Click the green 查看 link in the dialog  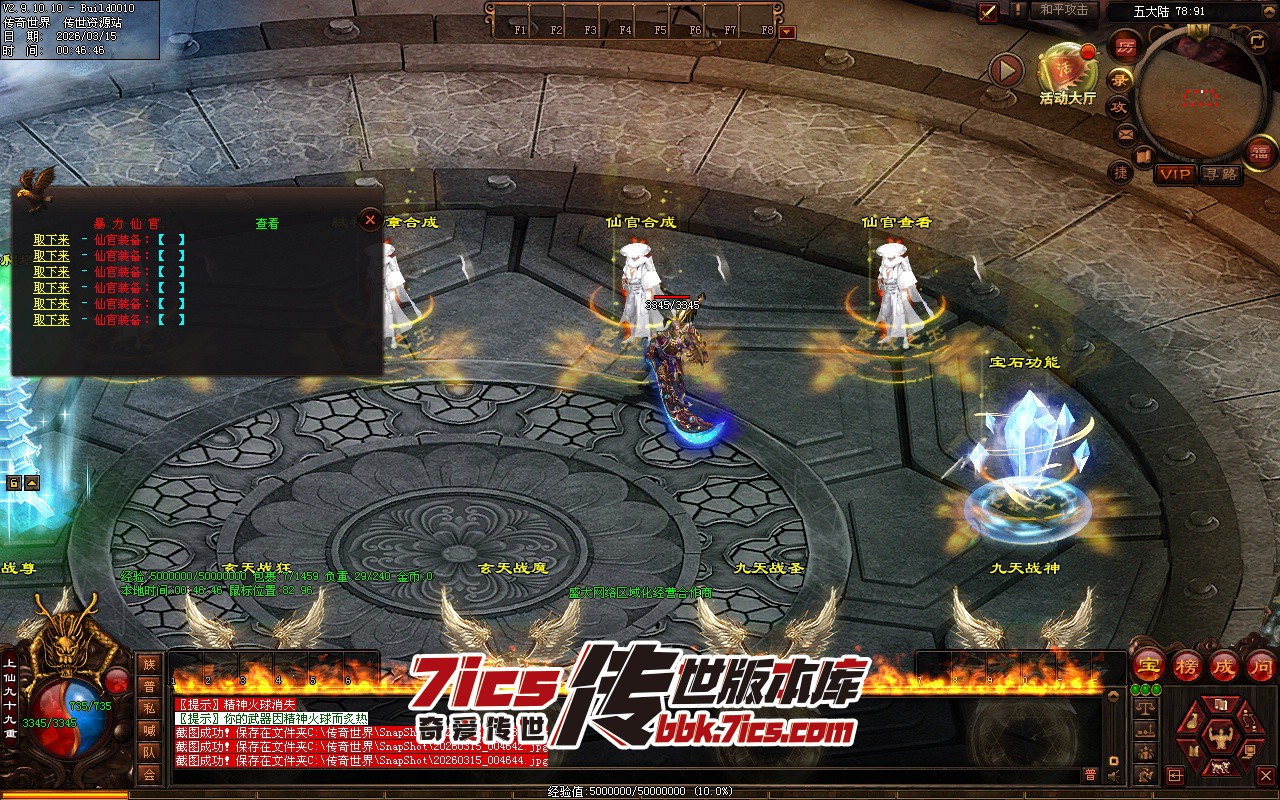[x=267, y=224]
